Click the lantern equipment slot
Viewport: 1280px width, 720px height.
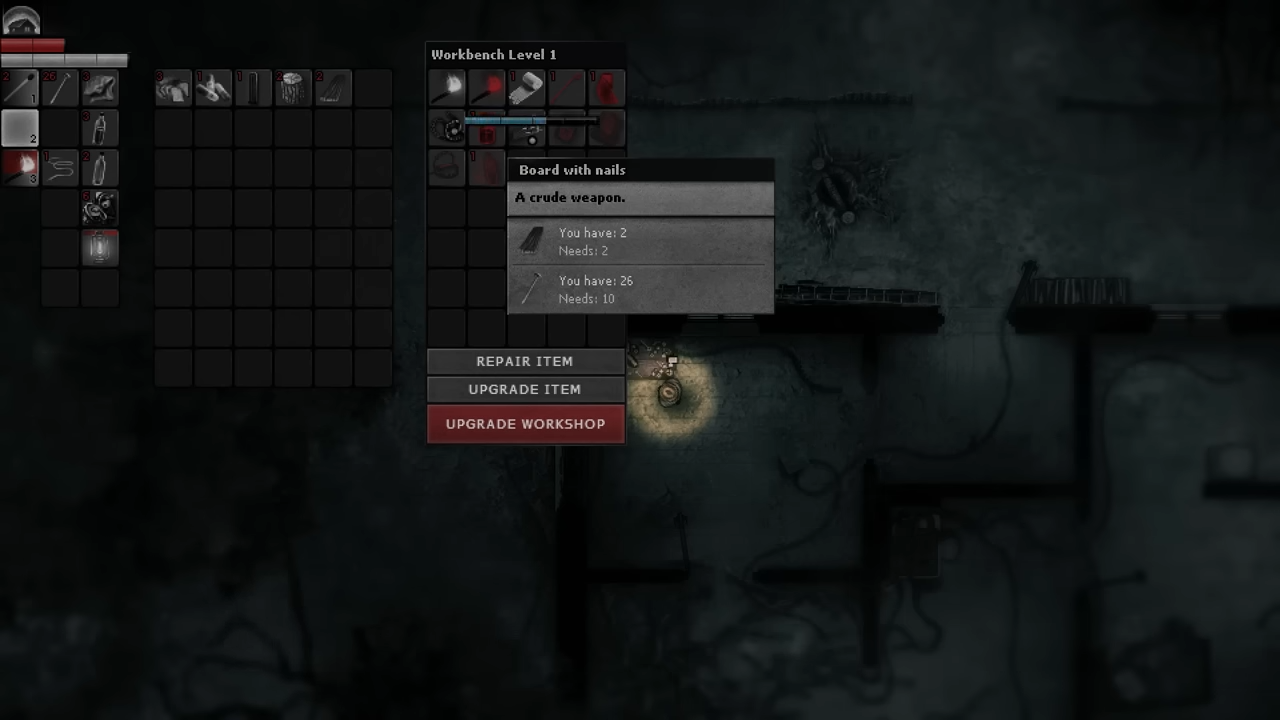click(x=100, y=248)
